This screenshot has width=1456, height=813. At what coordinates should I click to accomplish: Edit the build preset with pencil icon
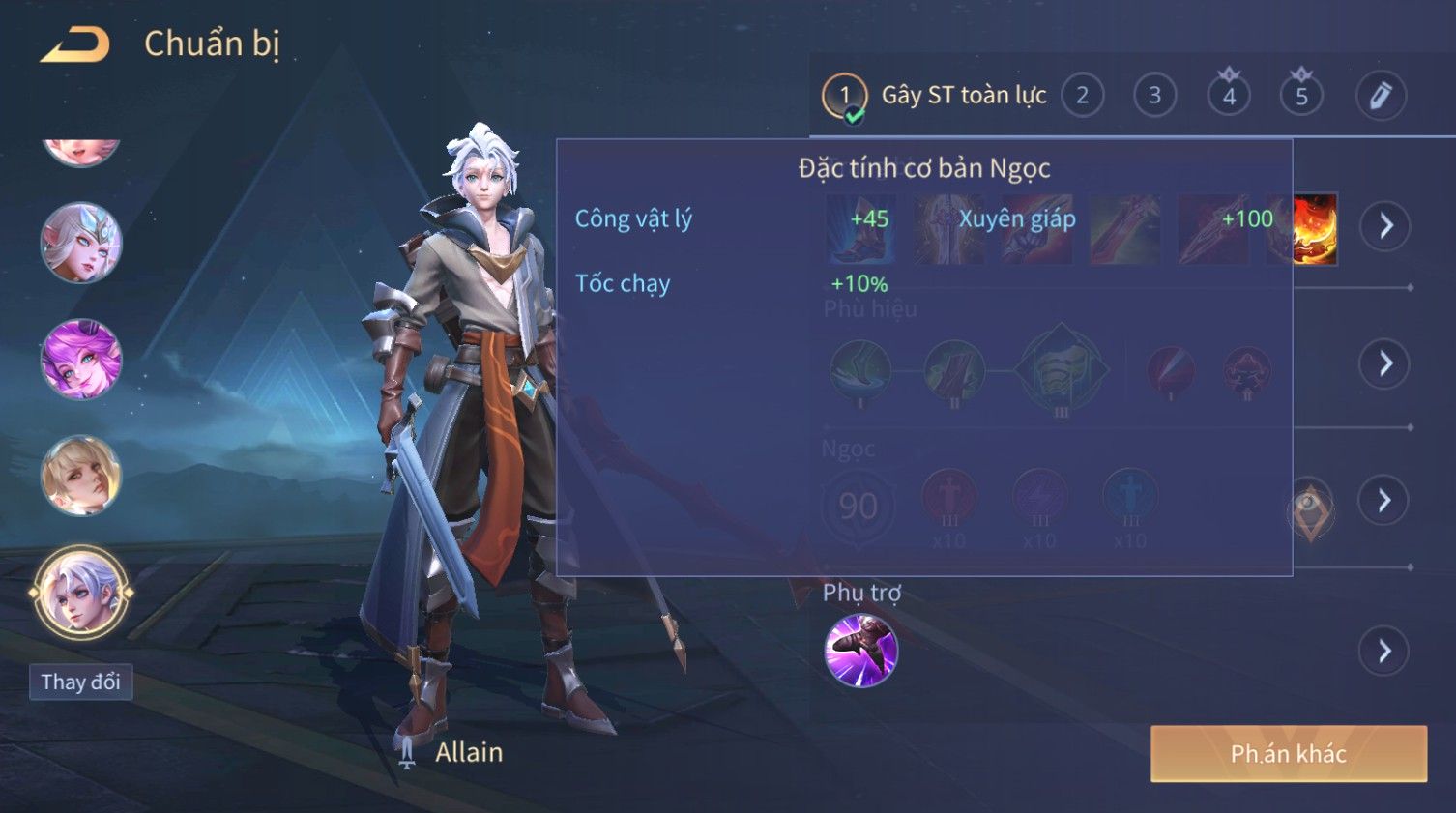pyautogui.click(x=1380, y=96)
